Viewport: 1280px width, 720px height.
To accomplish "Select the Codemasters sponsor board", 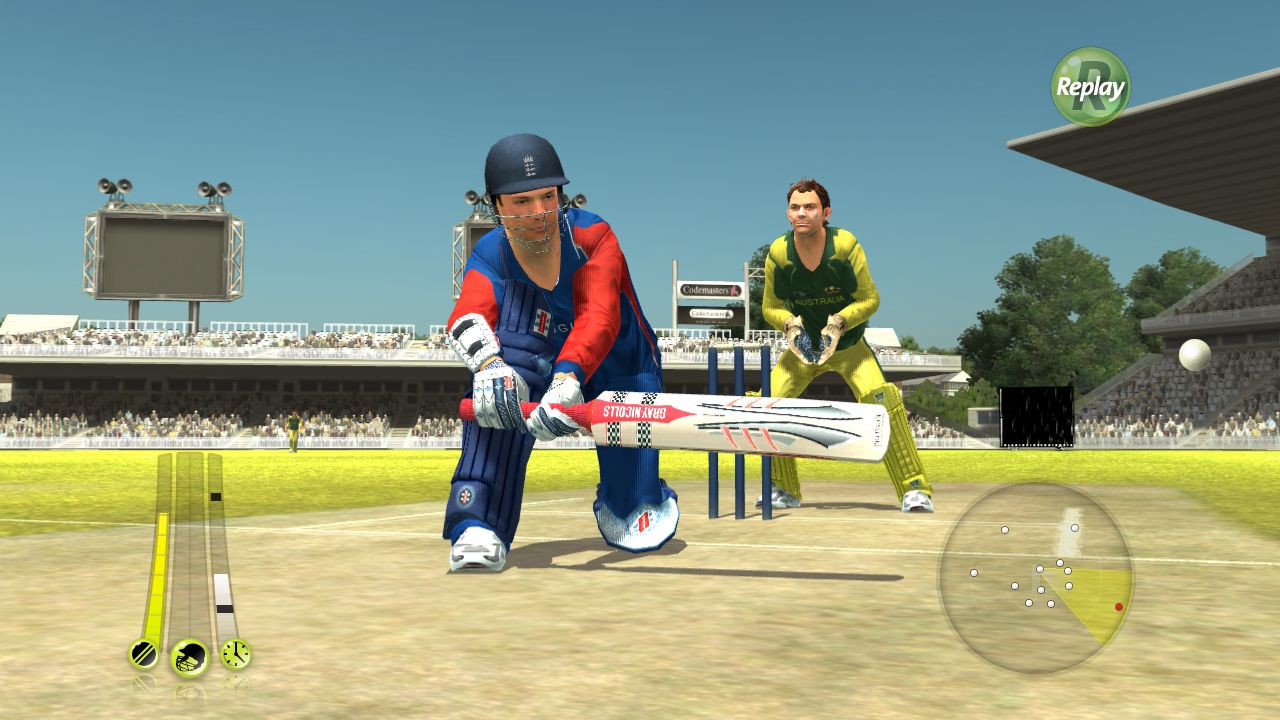I will [x=710, y=290].
